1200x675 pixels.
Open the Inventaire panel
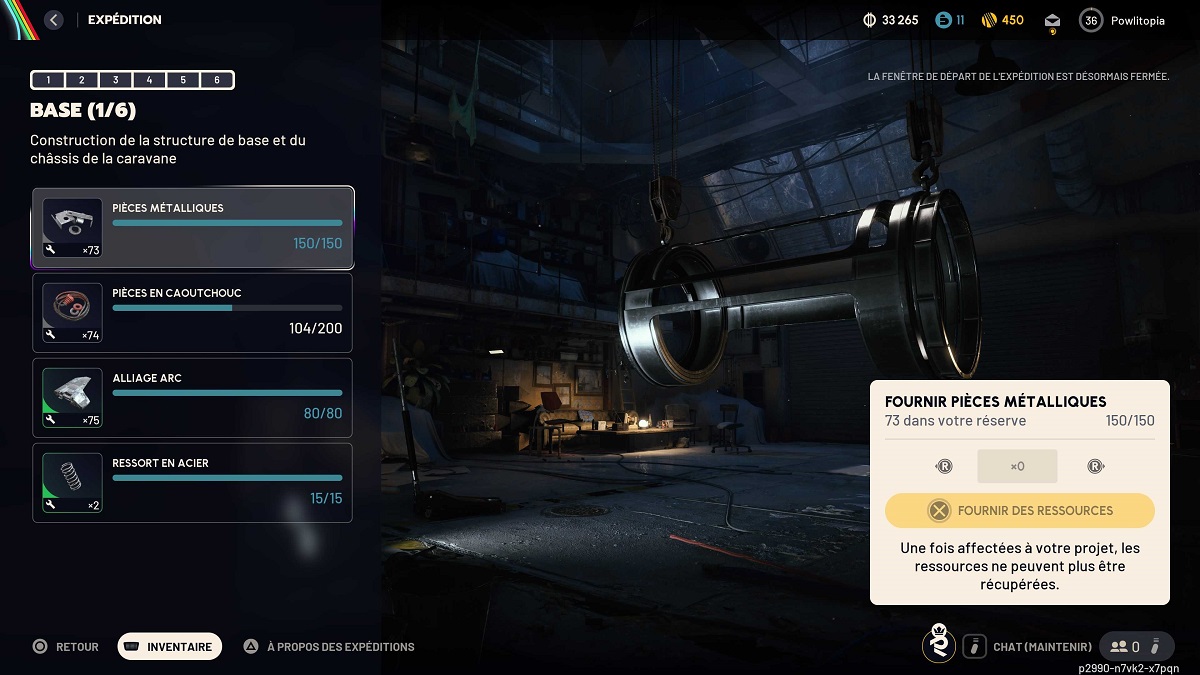click(x=169, y=647)
